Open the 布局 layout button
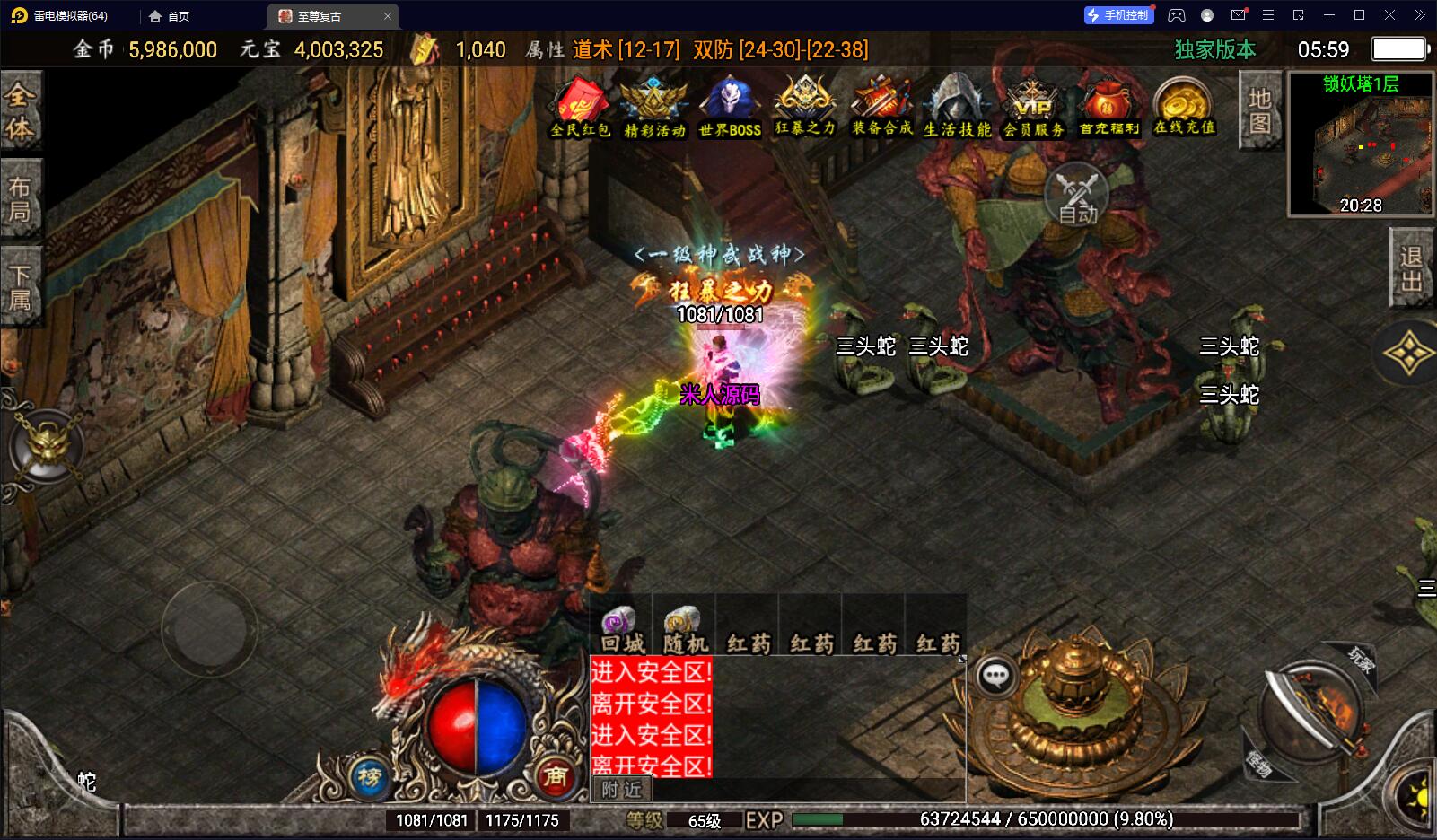This screenshot has height=840, width=1437. [21, 199]
